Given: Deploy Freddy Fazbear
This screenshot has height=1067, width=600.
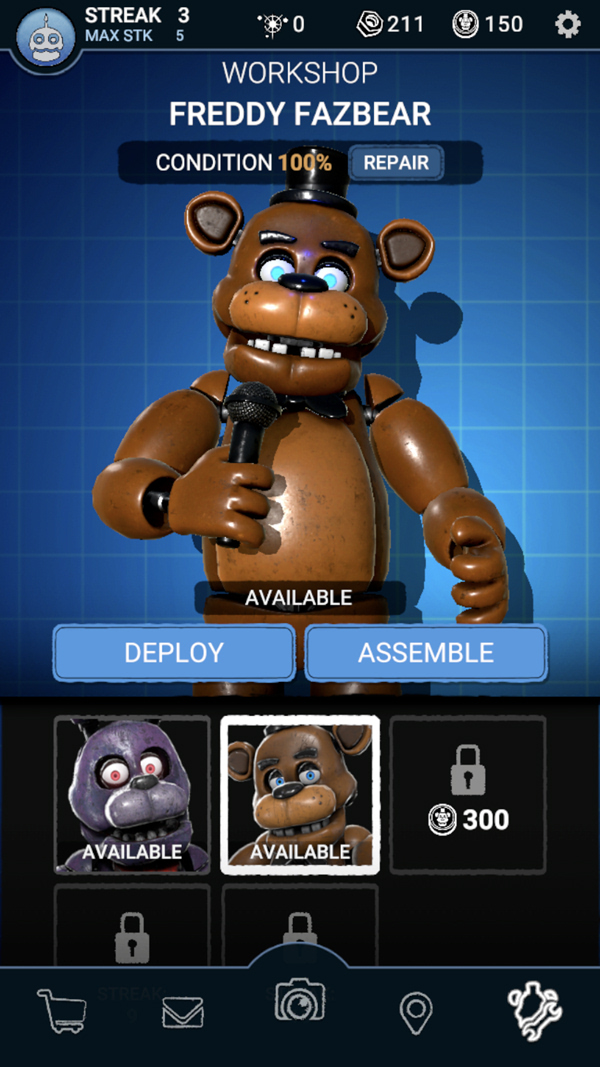Looking at the screenshot, I should [x=174, y=653].
